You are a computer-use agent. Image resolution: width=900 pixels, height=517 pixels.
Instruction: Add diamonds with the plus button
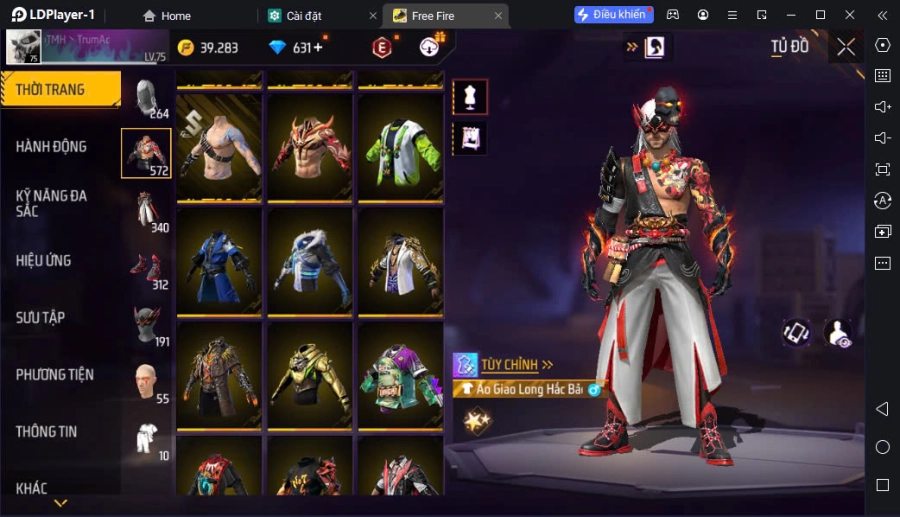tap(318, 48)
